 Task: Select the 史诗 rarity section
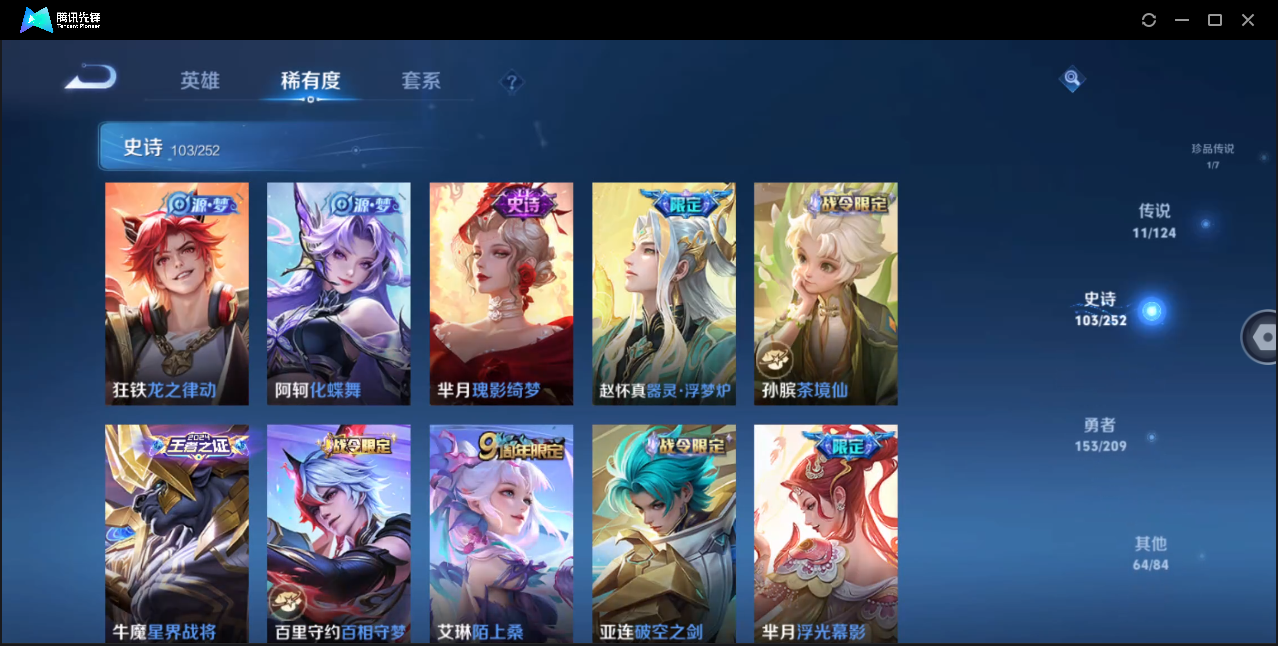pos(1101,308)
